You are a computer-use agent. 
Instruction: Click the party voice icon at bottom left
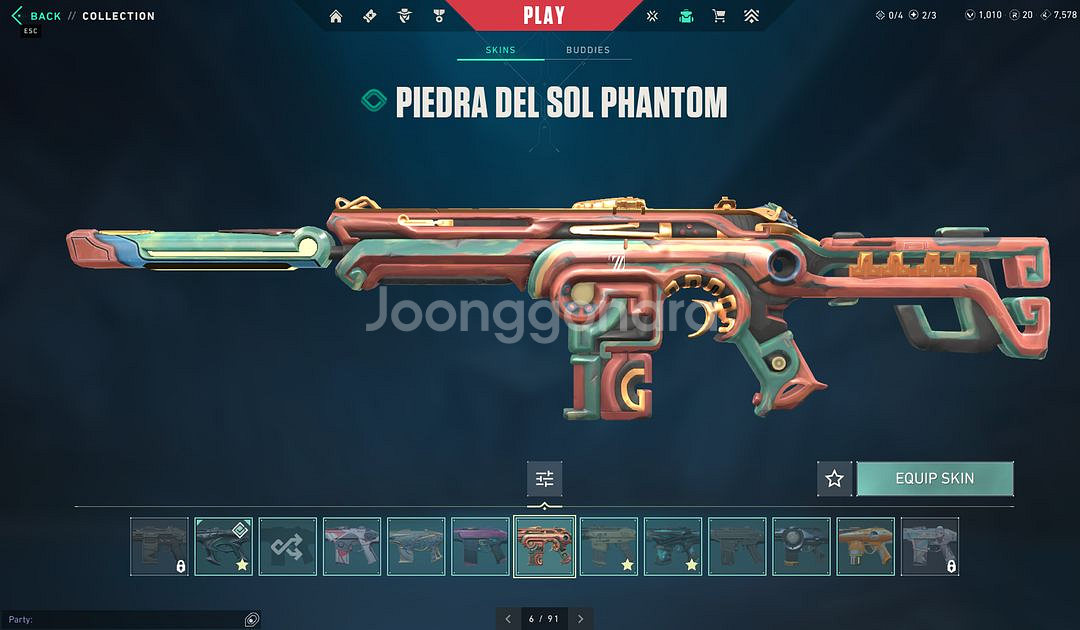252,620
